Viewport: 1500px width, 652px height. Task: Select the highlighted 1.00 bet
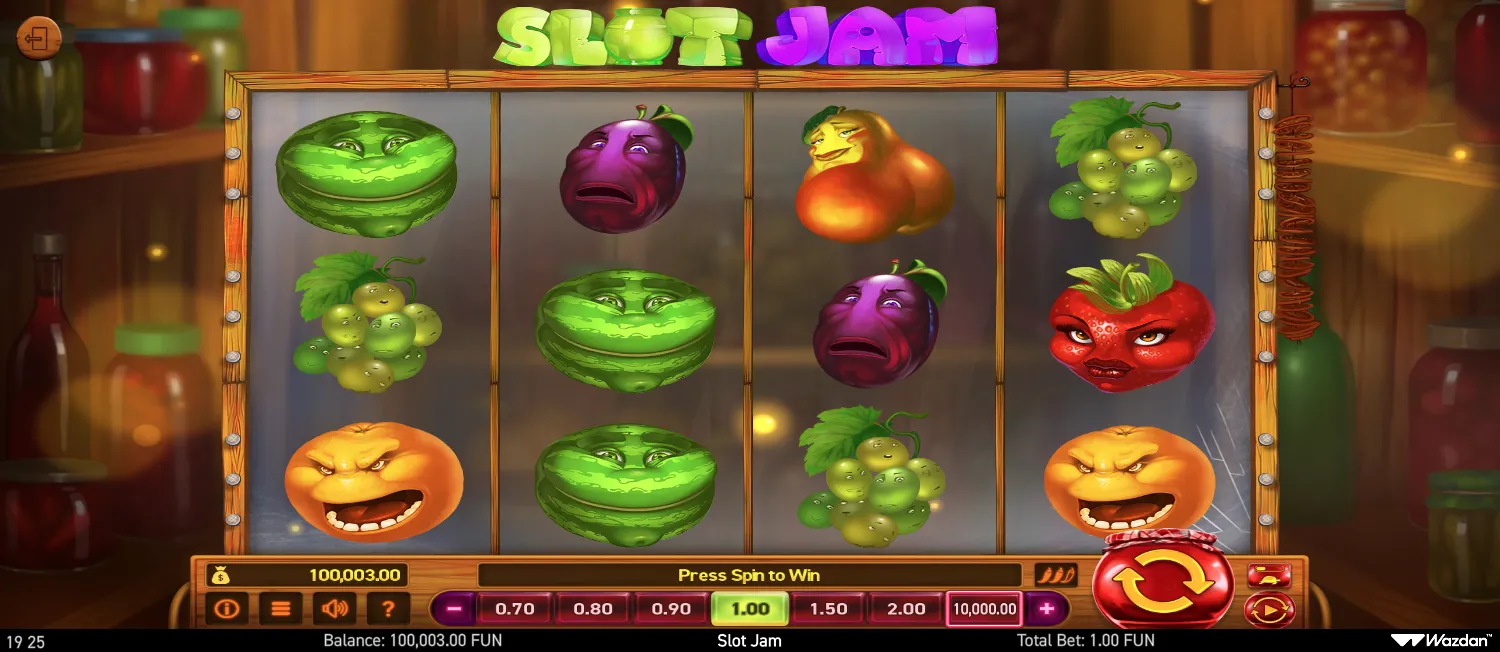pyautogui.click(x=749, y=608)
